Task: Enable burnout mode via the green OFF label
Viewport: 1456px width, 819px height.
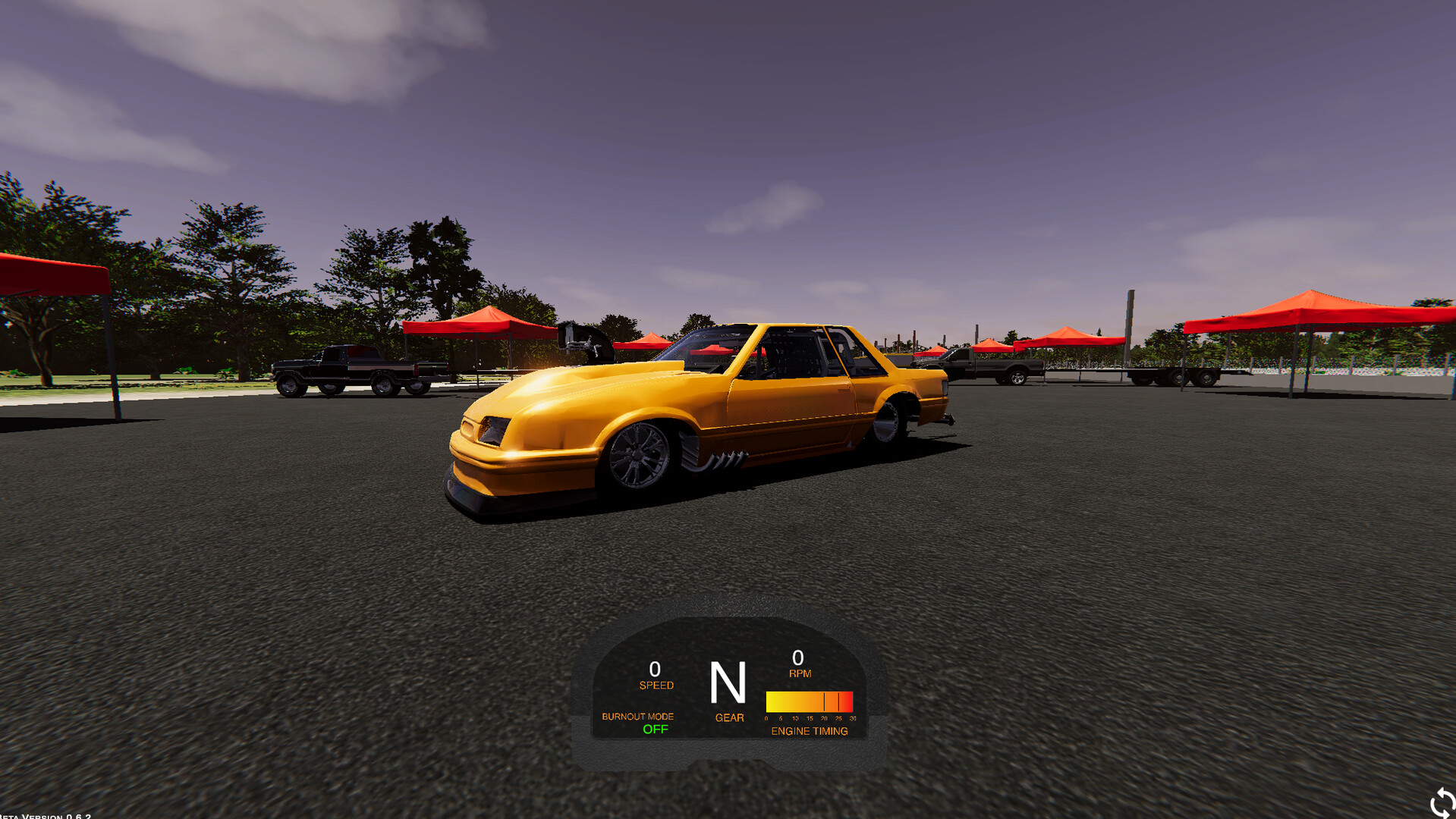Action: pos(654,730)
